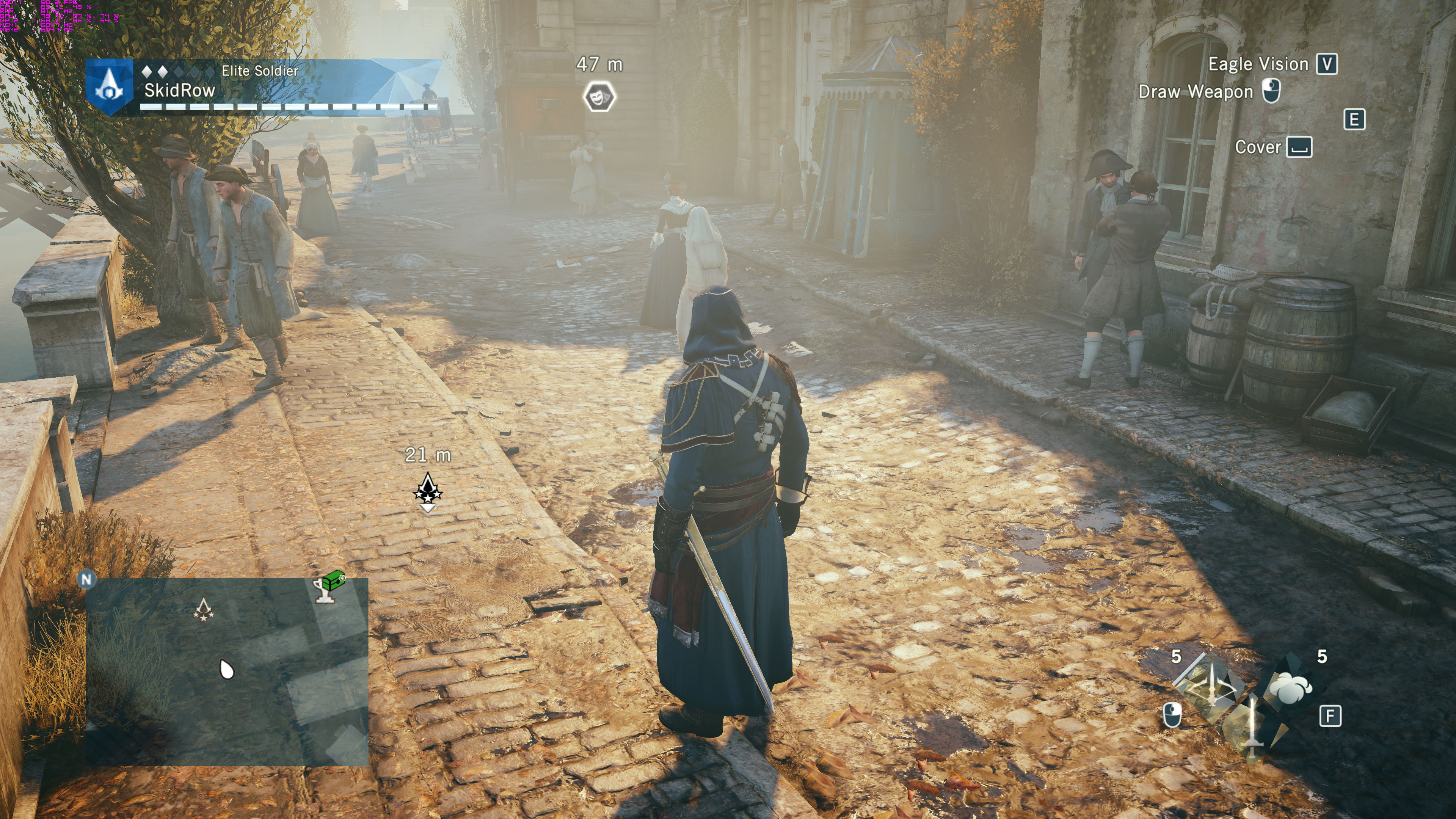Click the green chest marker on minimap
The image size is (1456, 819).
334,579
